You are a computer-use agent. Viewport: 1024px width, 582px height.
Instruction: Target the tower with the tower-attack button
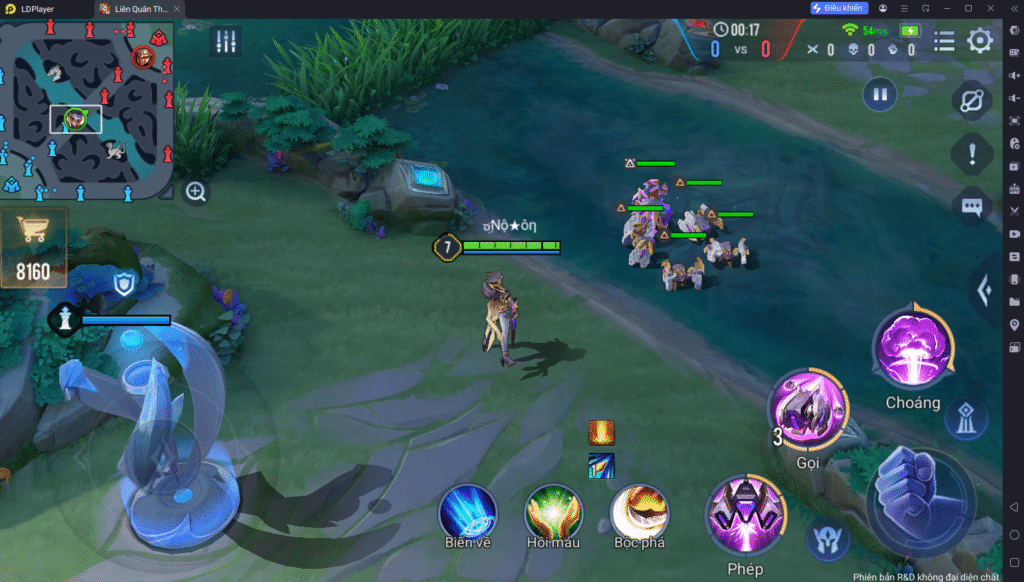pos(965,420)
